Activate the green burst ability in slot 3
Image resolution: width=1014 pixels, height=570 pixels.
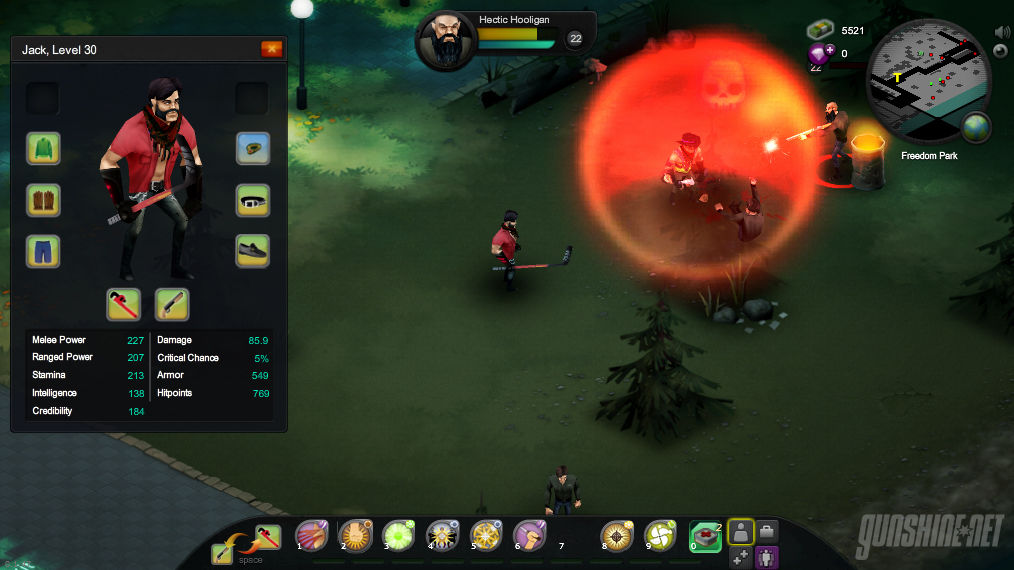(x=398, y=536)
